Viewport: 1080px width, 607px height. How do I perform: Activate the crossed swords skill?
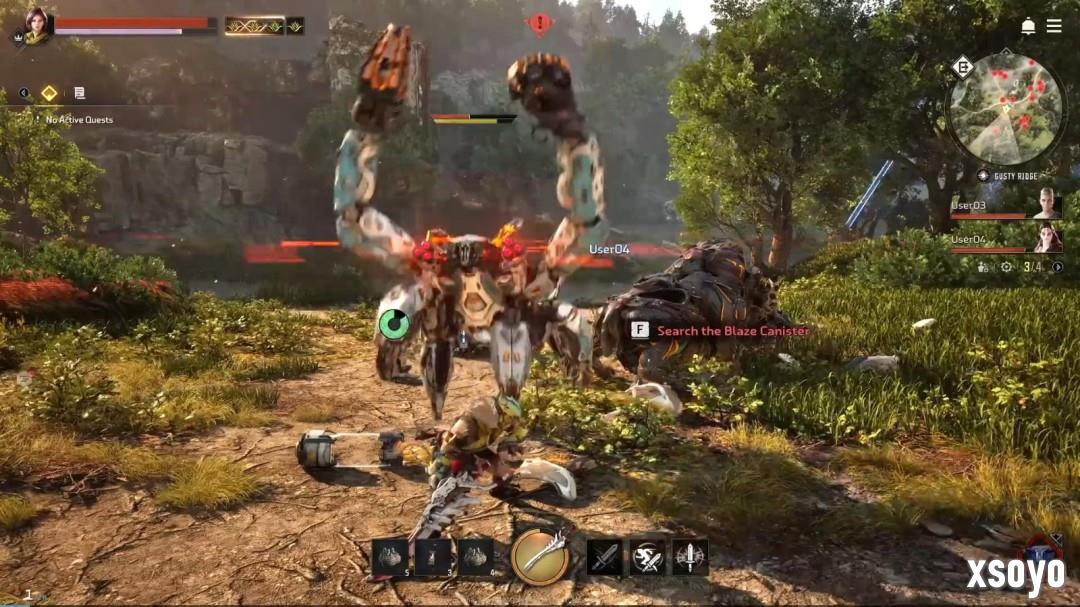[604, 557]
